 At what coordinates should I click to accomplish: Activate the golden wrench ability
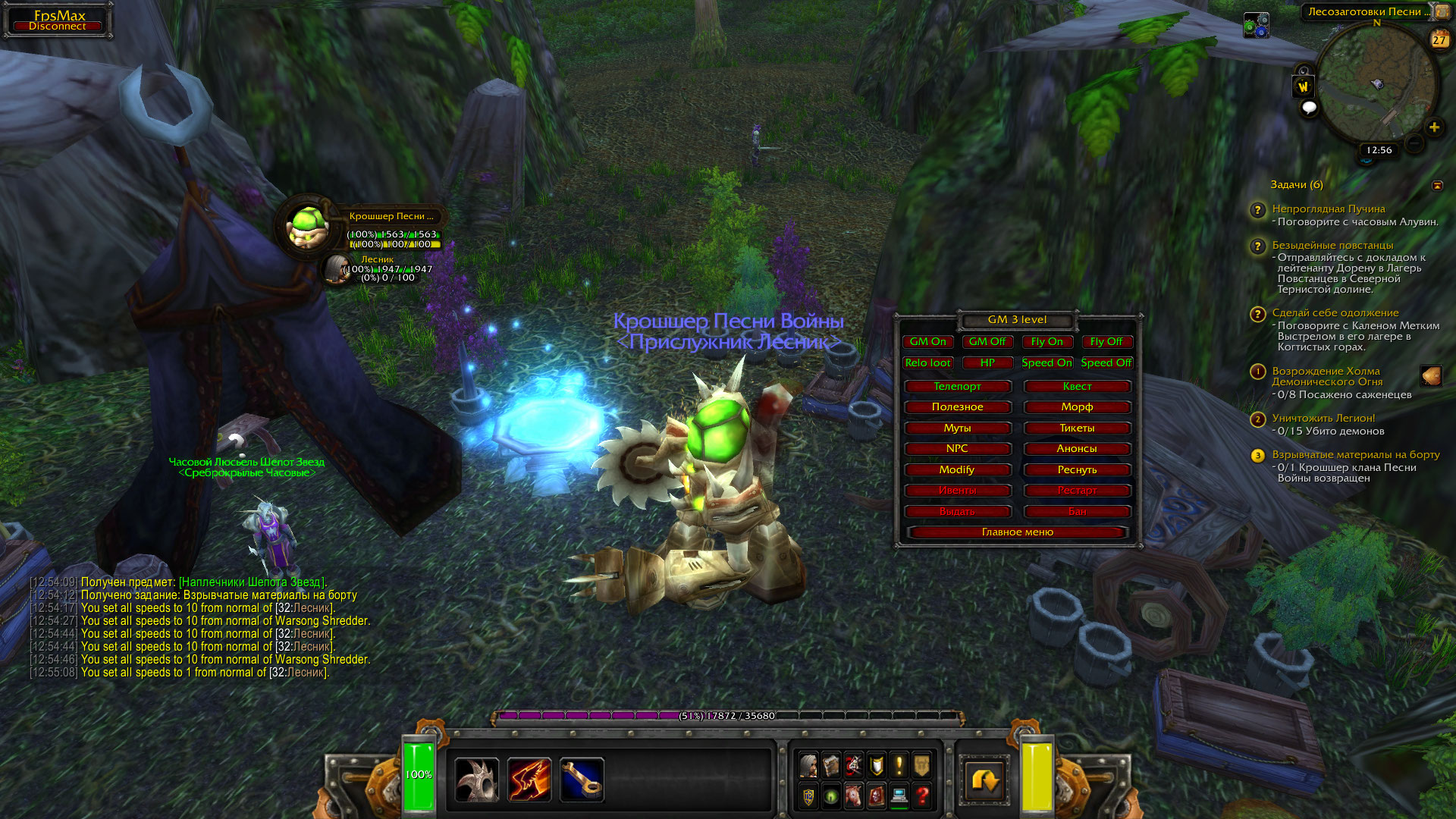[582, 780]
